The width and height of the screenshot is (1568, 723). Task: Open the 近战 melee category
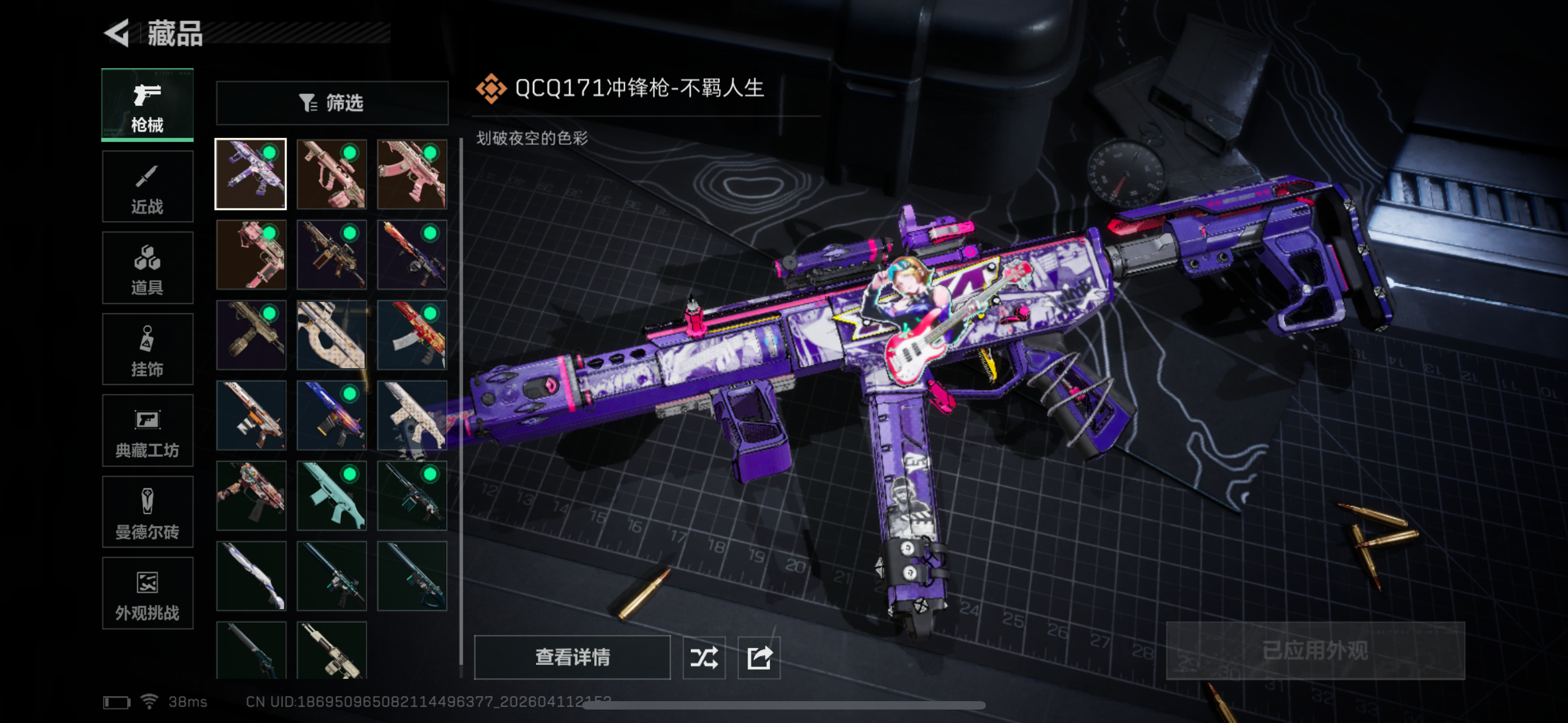[x=147, y=187]
